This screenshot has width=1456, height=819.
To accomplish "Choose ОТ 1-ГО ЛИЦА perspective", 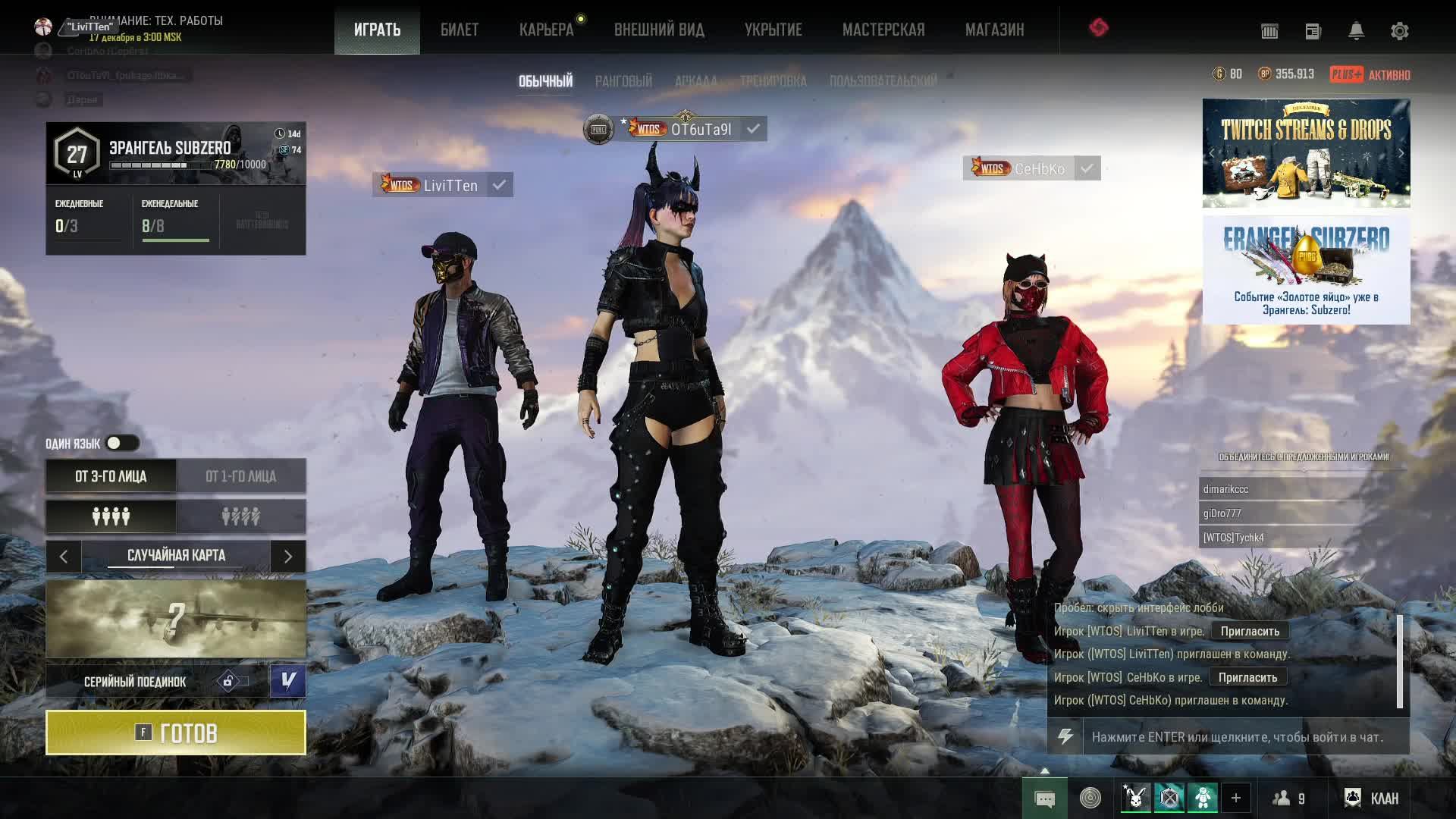I will [x=241, y=476].
